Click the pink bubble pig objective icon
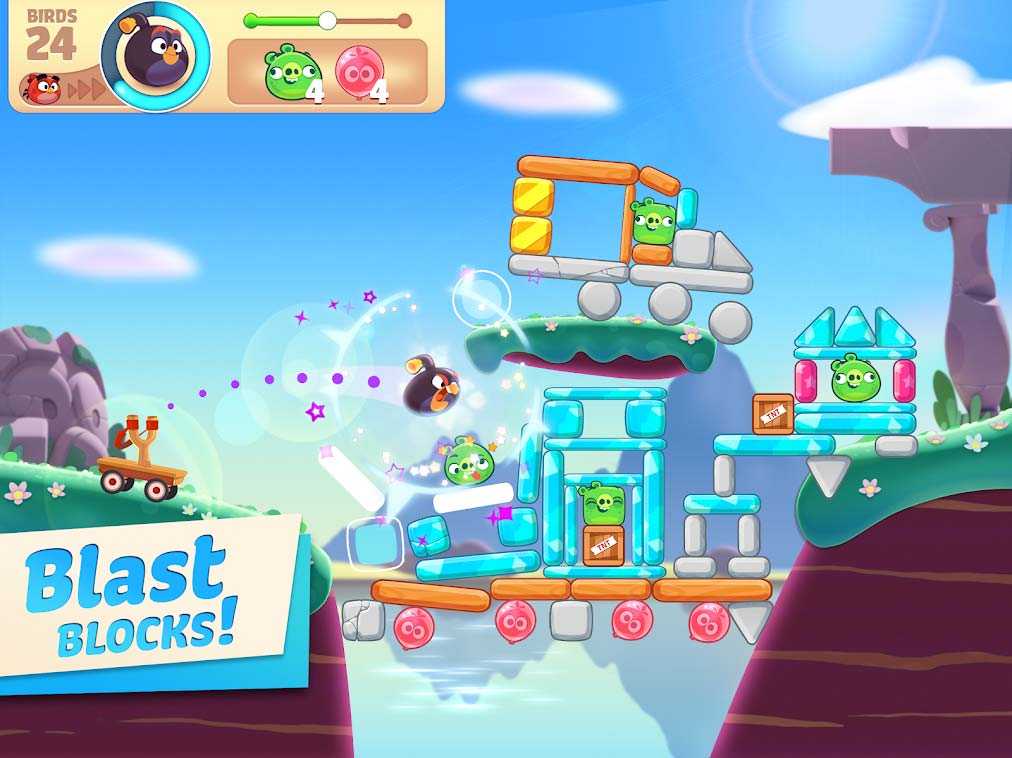The height and width of the screenshot is (758, 1012). [358, 72]
